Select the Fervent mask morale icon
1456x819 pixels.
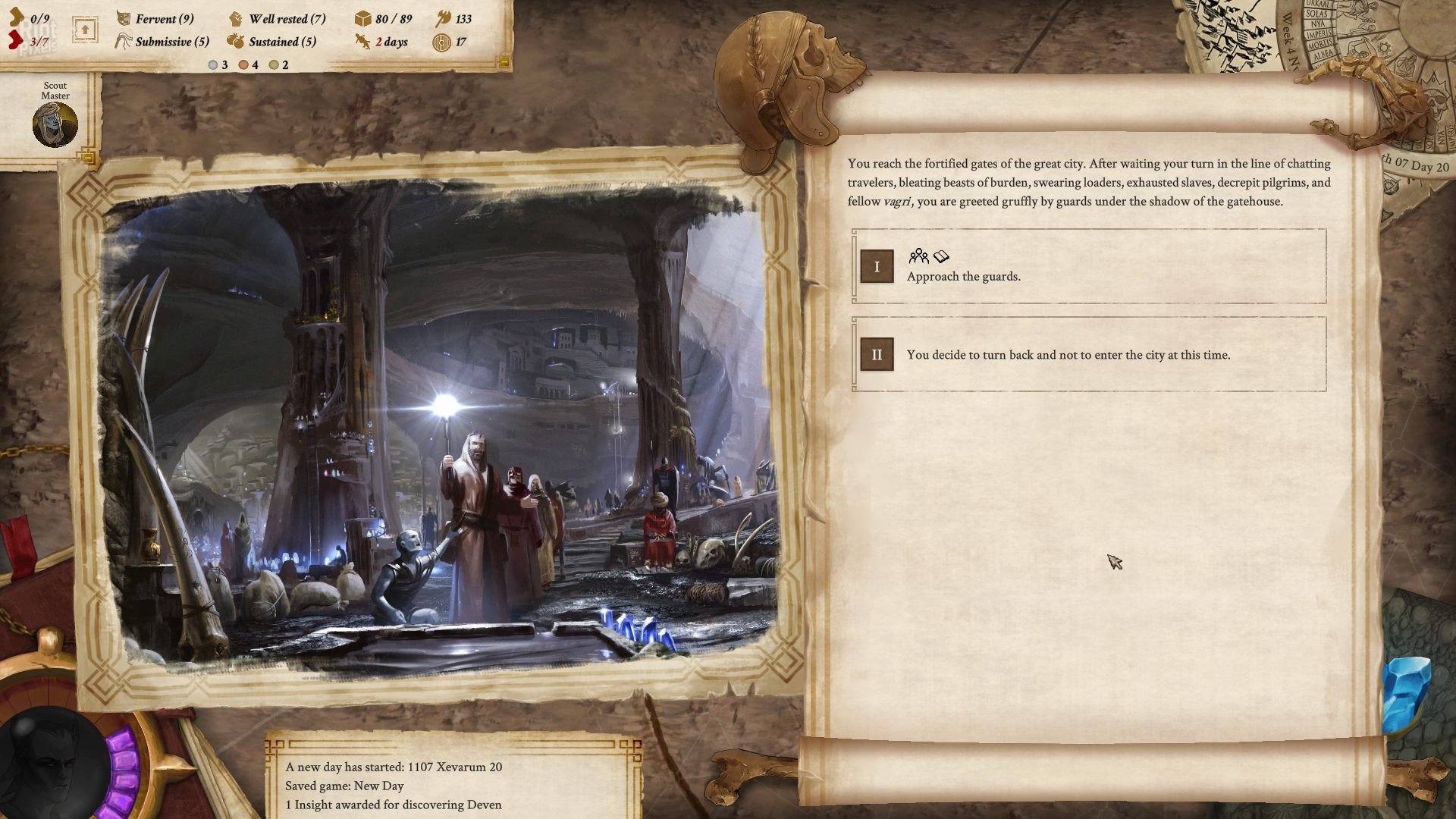pyautogui.click(x=122, y=19)
